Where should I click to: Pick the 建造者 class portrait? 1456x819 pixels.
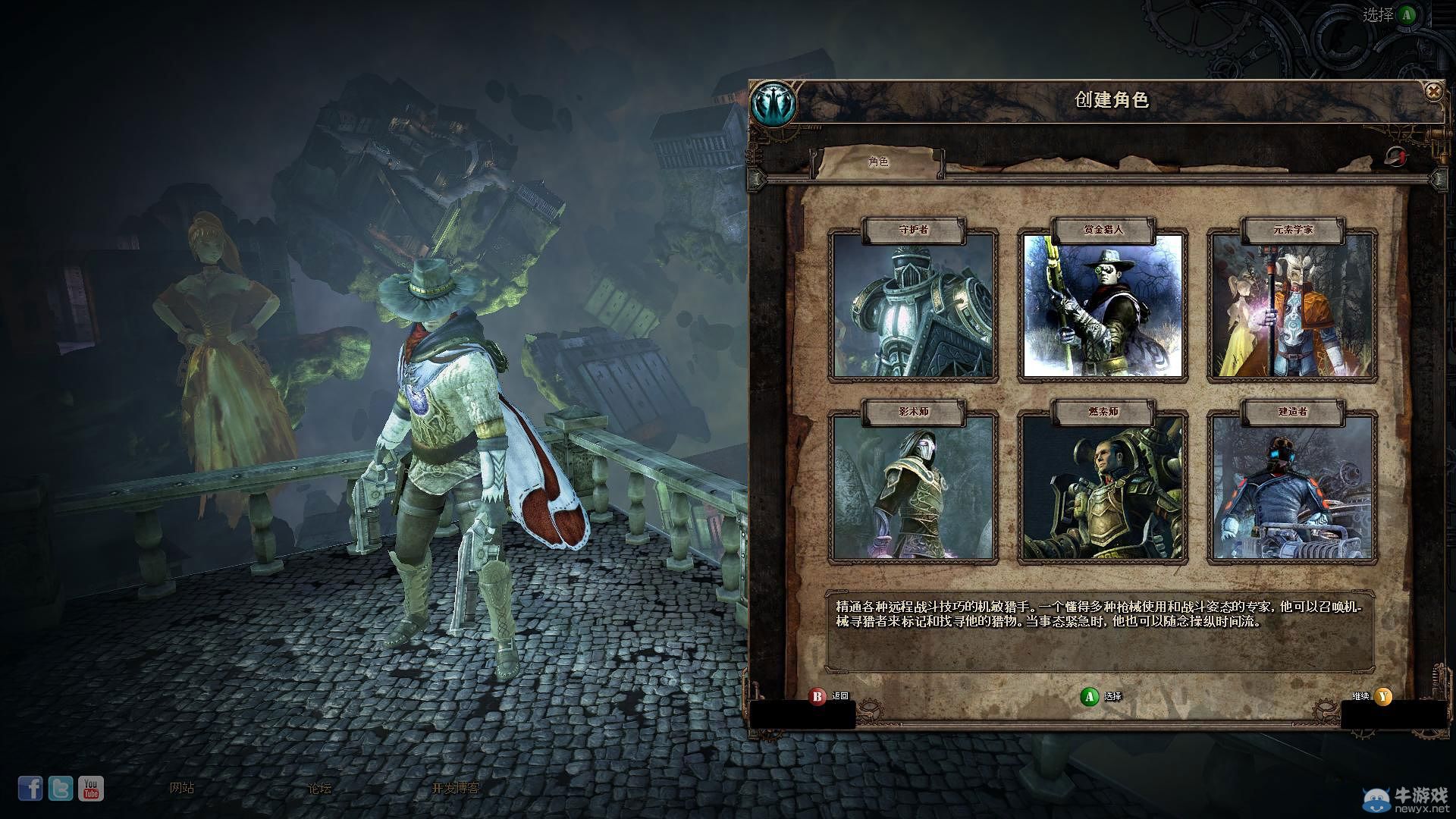[x=1292, y=487]
